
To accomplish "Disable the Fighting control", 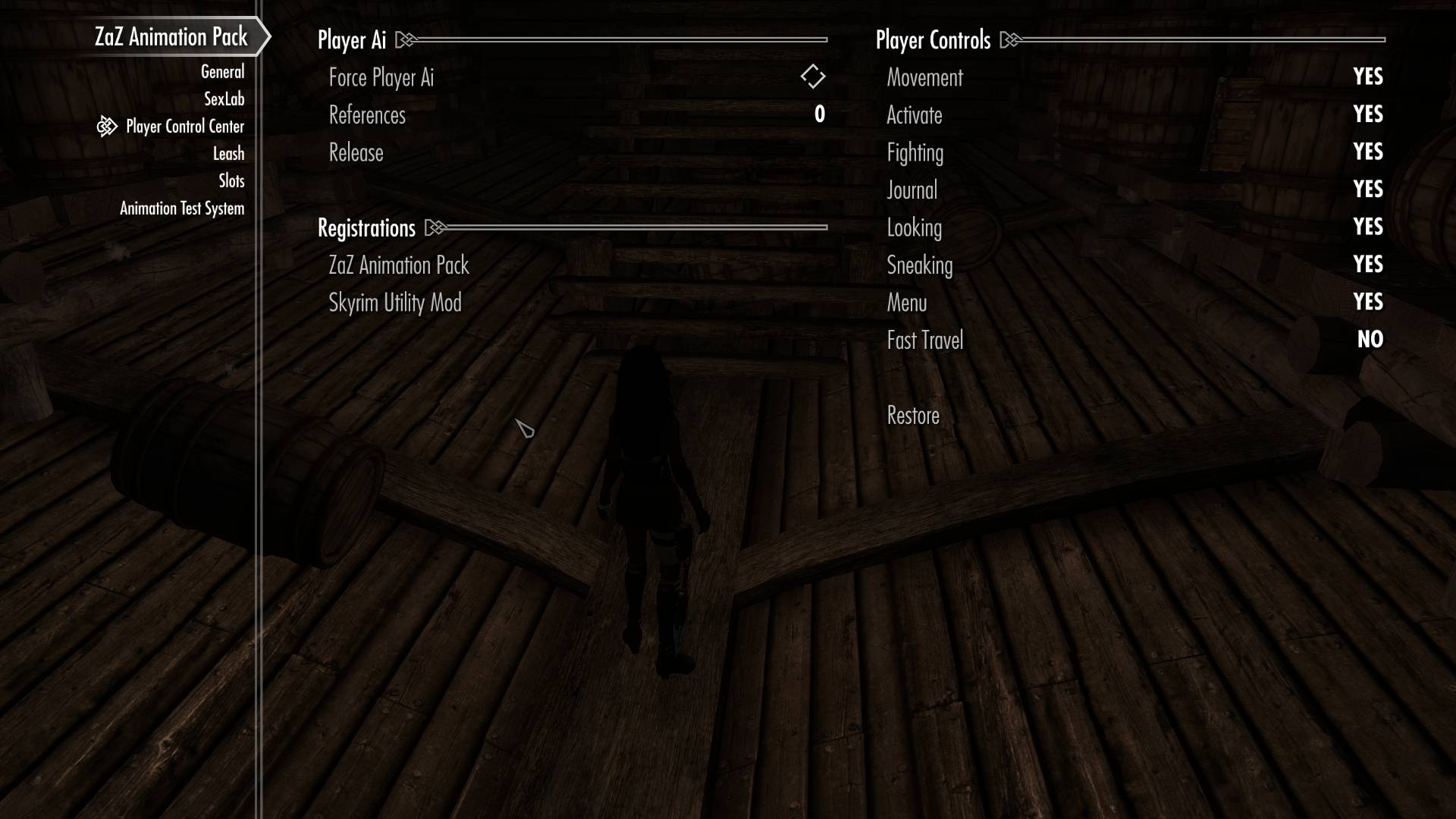I will click(x=1367, y=152).
